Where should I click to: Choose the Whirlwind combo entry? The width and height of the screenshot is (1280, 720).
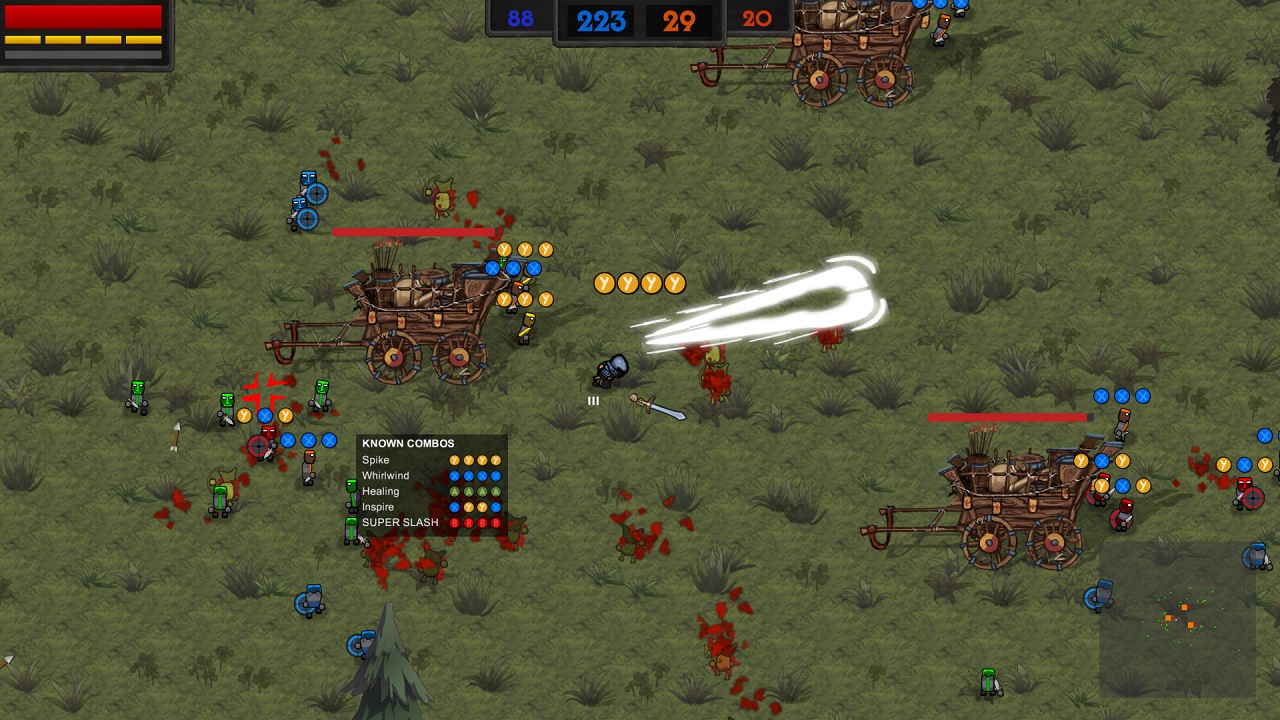[431, 476]
